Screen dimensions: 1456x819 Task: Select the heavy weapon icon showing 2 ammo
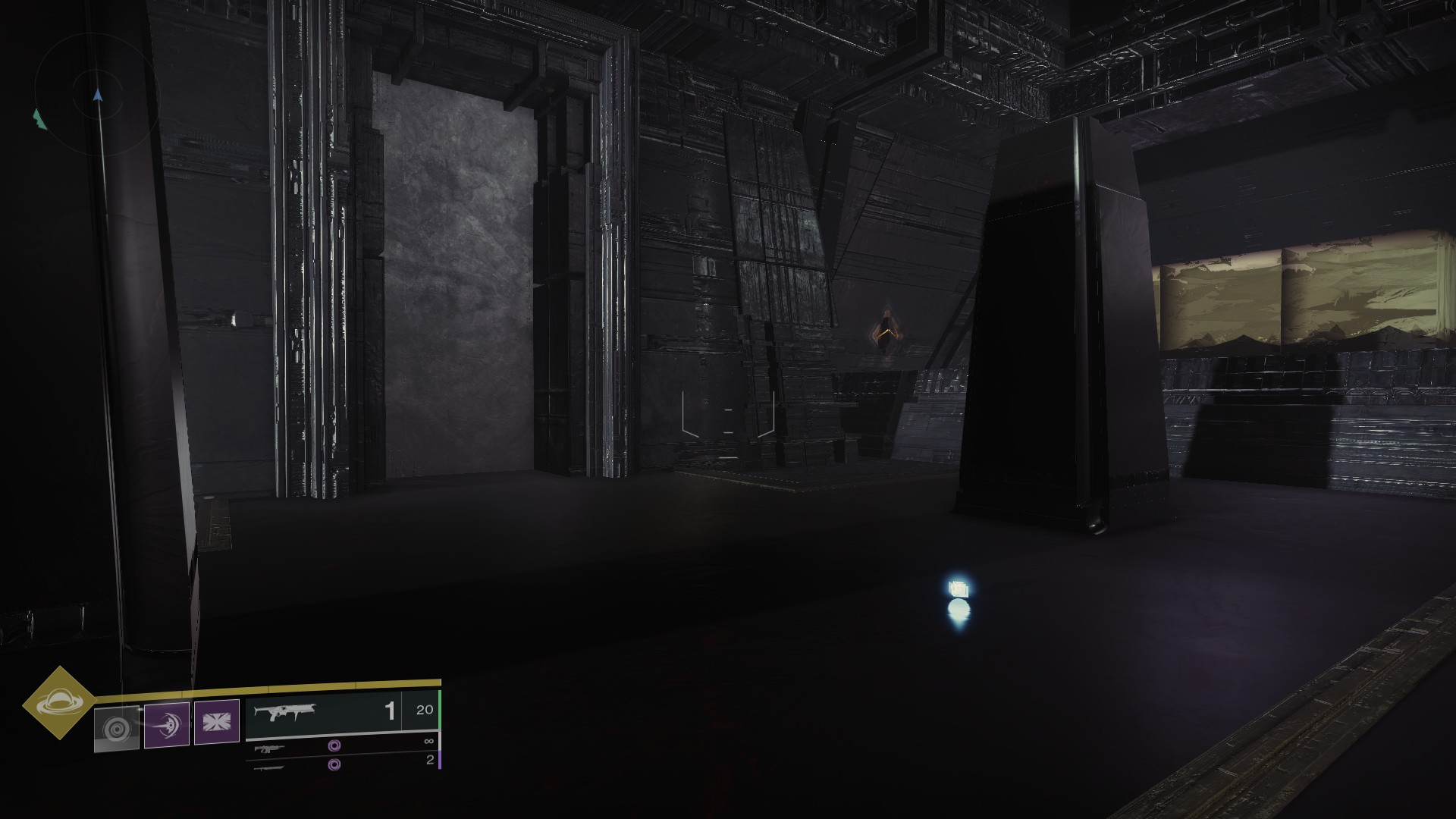[269, 768]
